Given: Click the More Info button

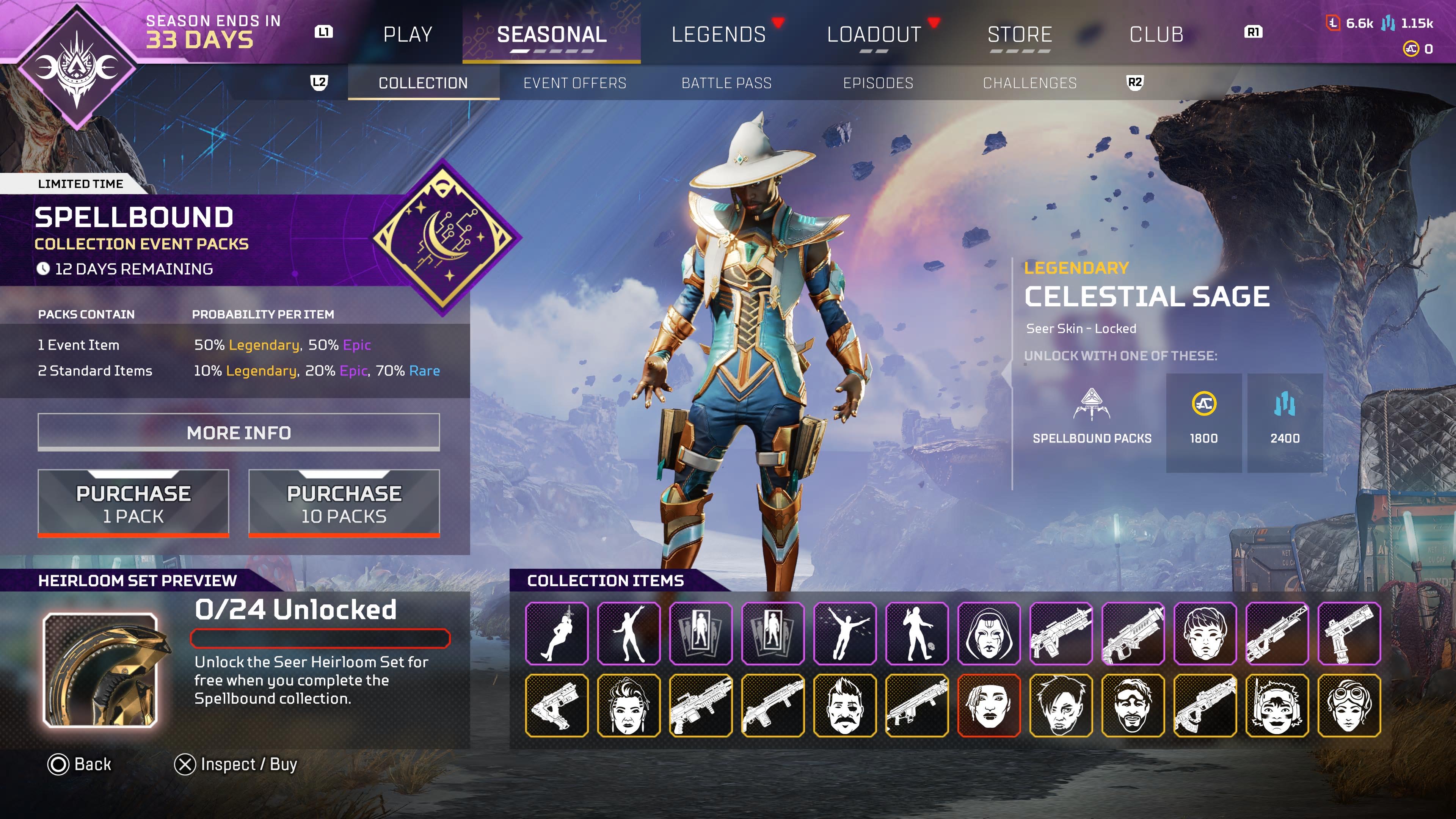Looking at the screenshot, I should coord(238,432).
